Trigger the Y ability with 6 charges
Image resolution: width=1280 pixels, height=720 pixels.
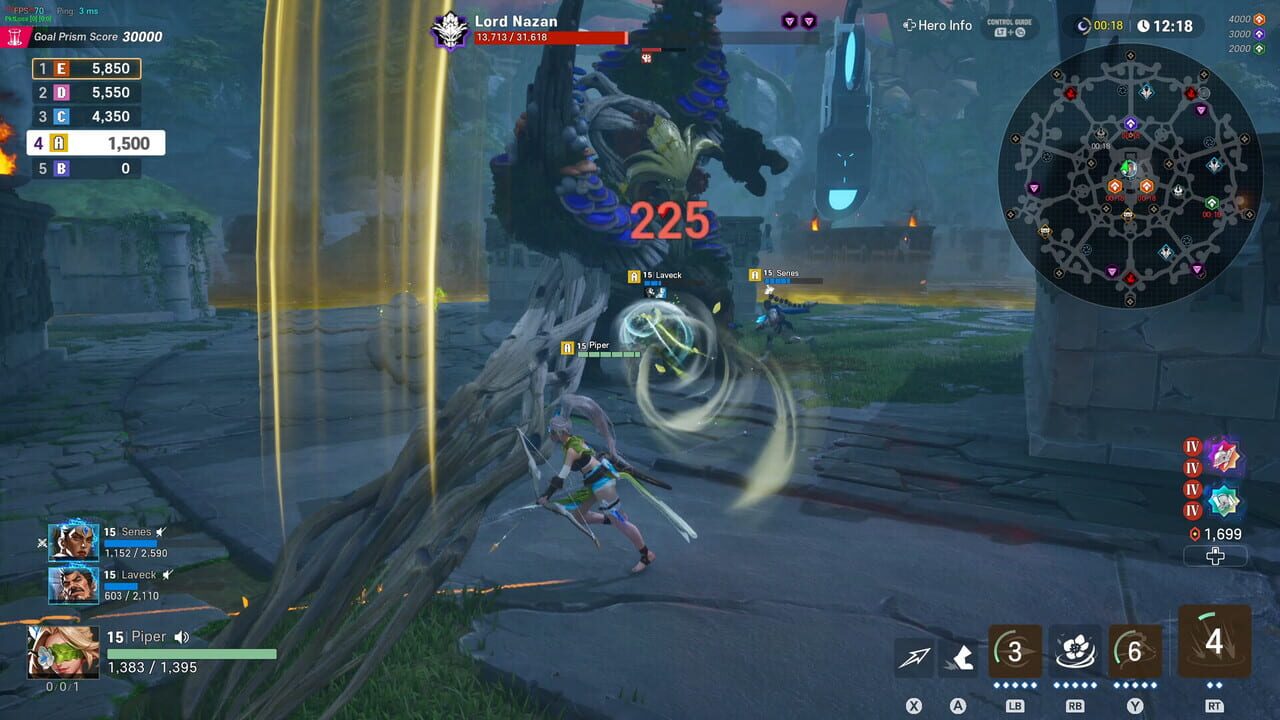tap(1134, 650)
